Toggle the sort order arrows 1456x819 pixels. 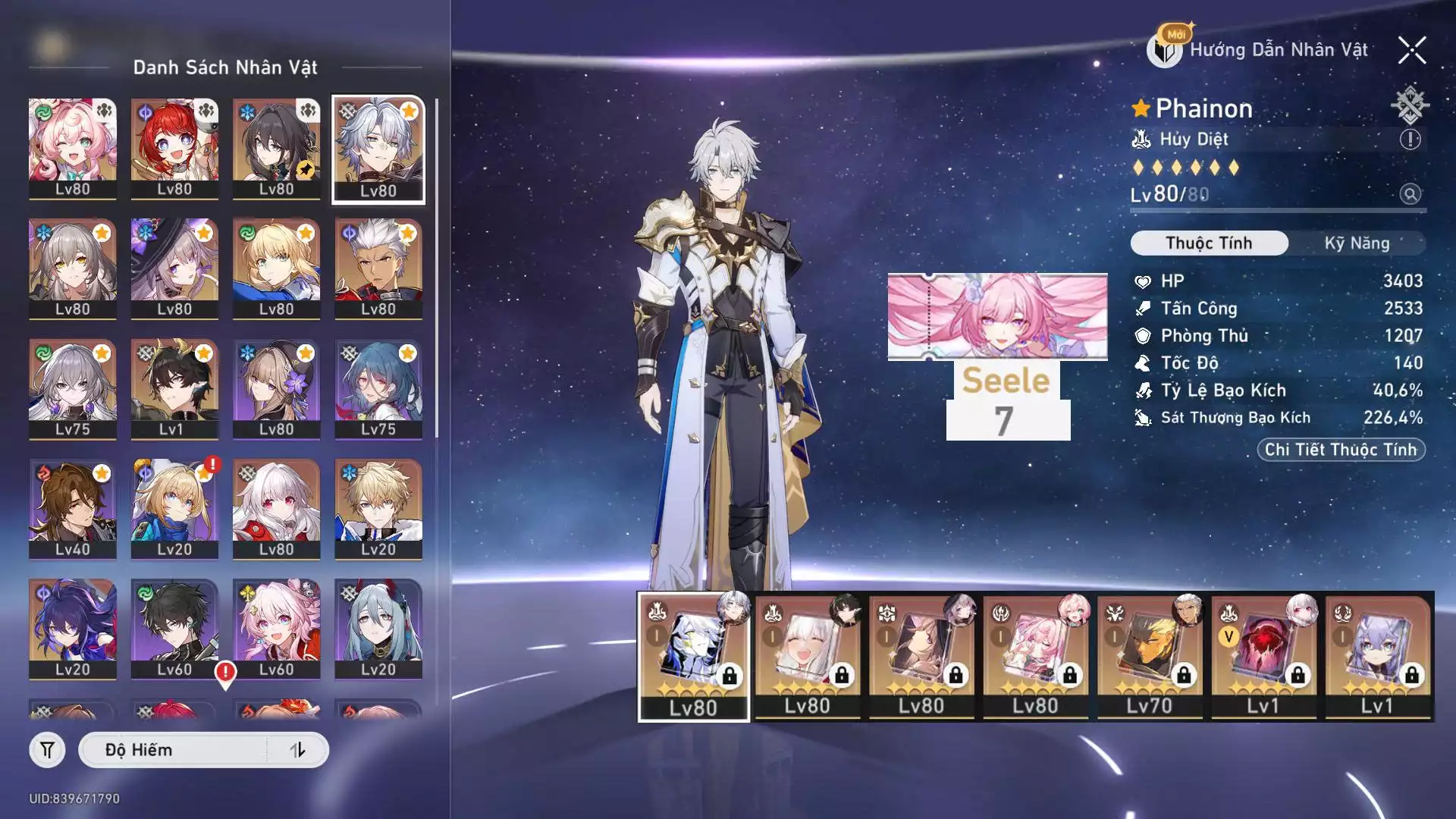pos(298,750)
